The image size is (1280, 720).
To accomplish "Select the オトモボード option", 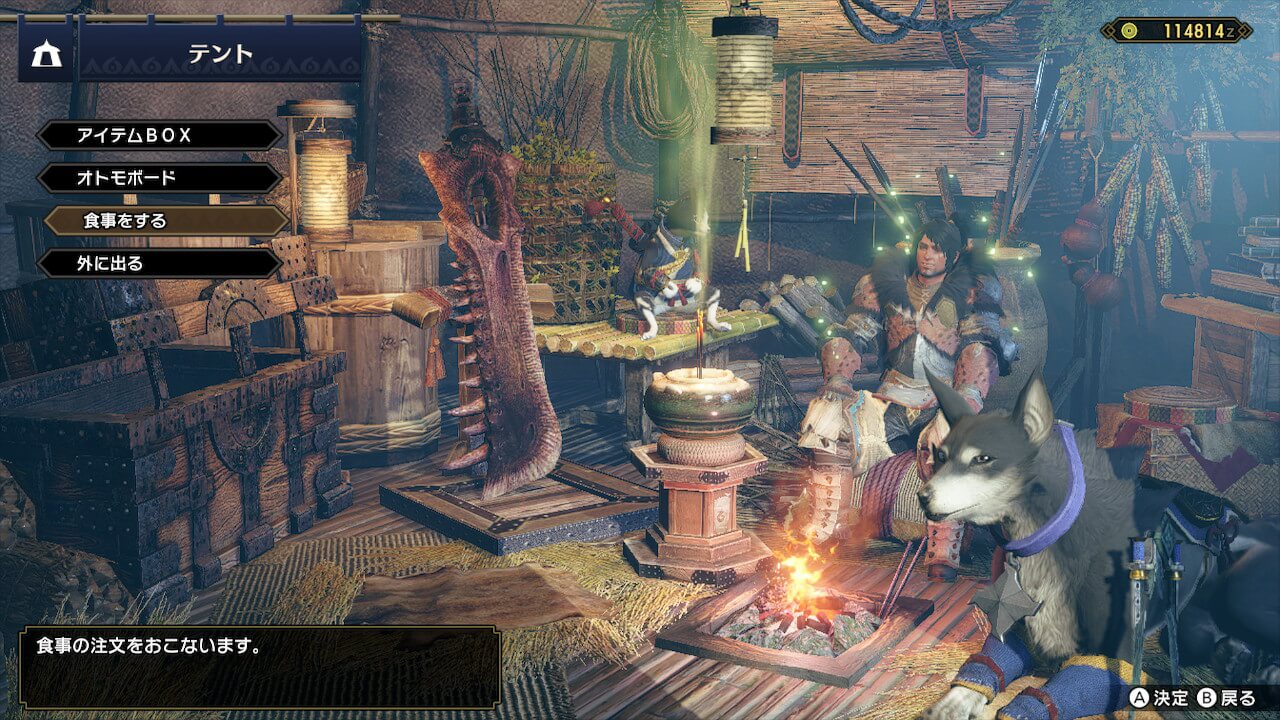I will 160,178.
